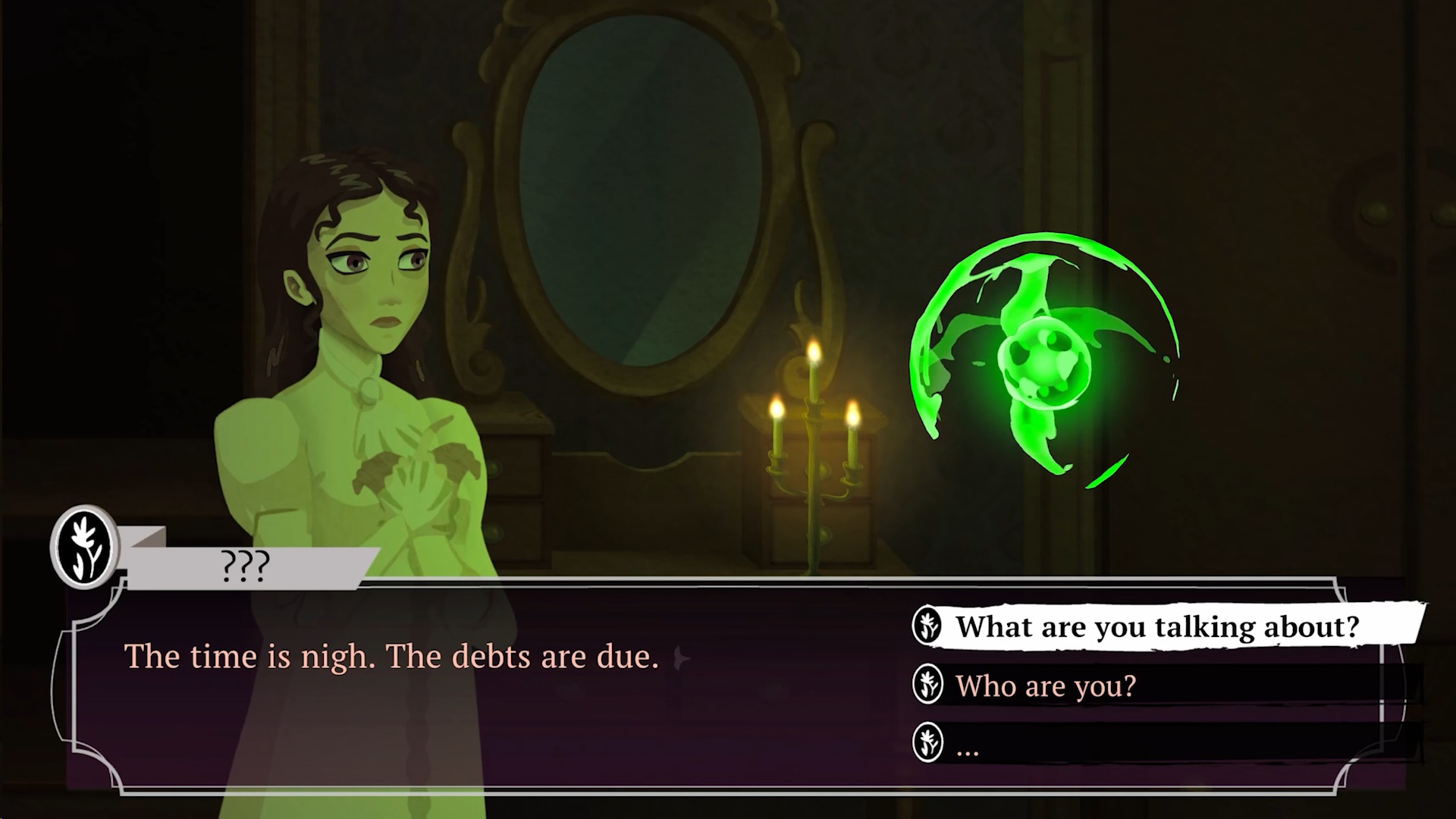Select the "Who are you?" dialogue option

coord(1046,686)
